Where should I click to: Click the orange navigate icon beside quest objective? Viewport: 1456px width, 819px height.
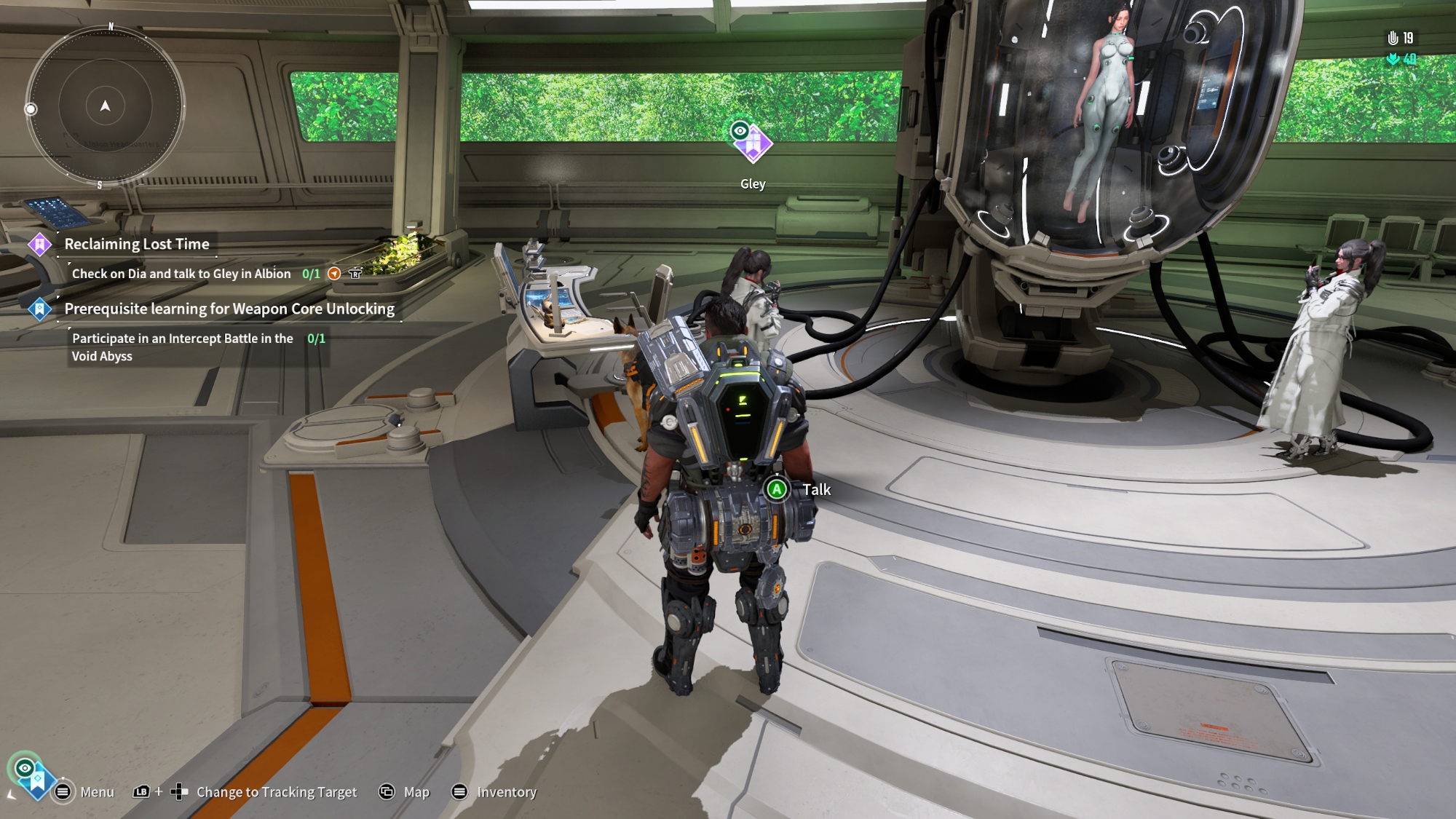pos(334,274)
